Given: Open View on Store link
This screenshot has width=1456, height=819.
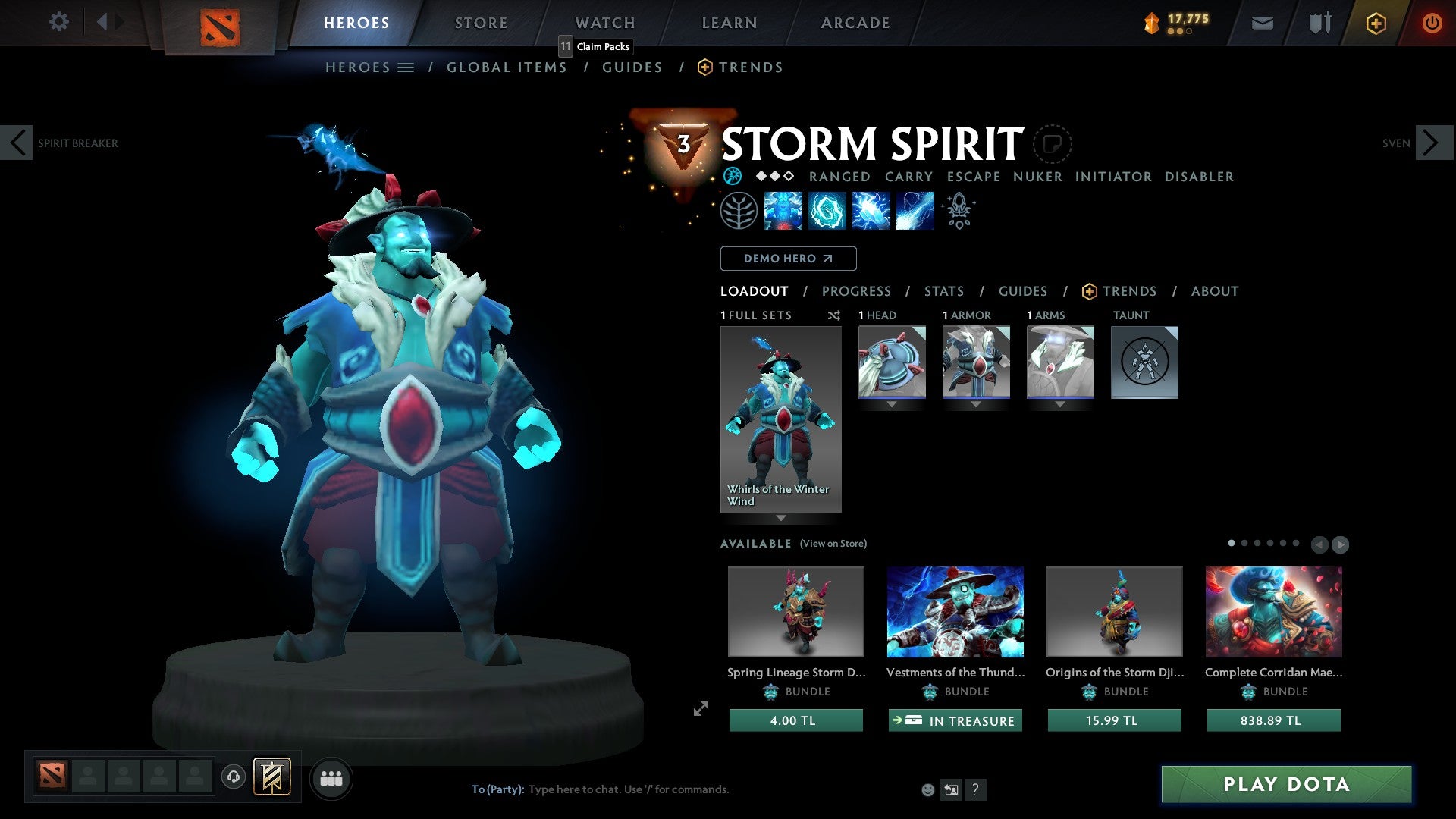Looking at the screenshot, I should click(x=833, y=544).
